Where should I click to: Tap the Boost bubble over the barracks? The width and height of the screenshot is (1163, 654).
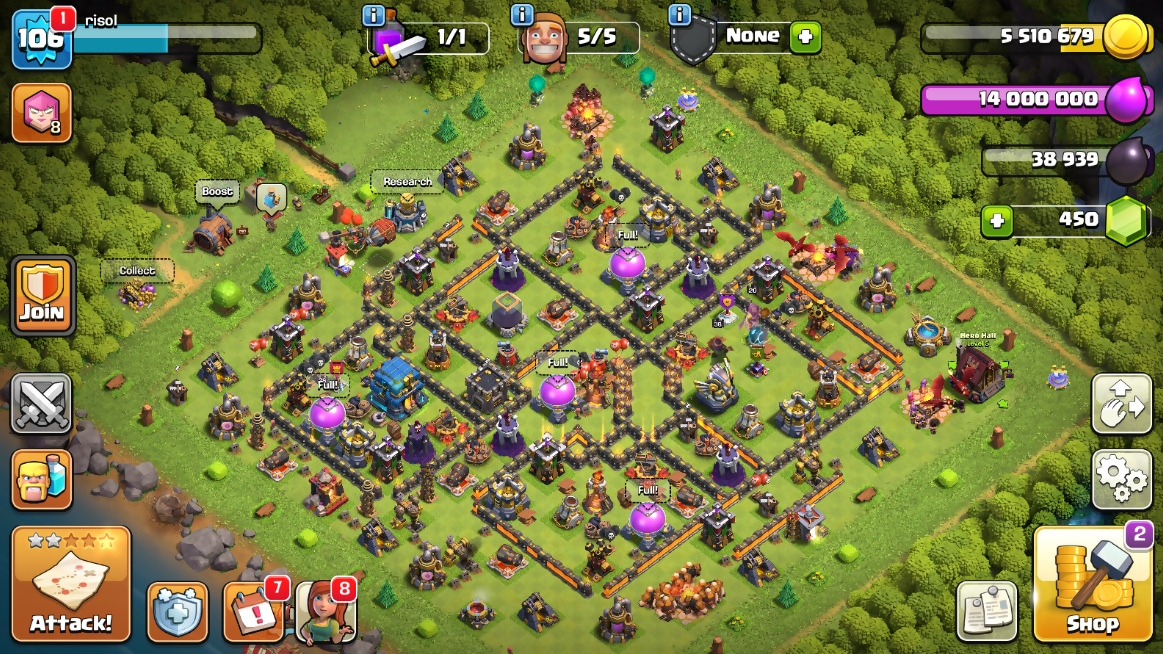tap(217, 192)
